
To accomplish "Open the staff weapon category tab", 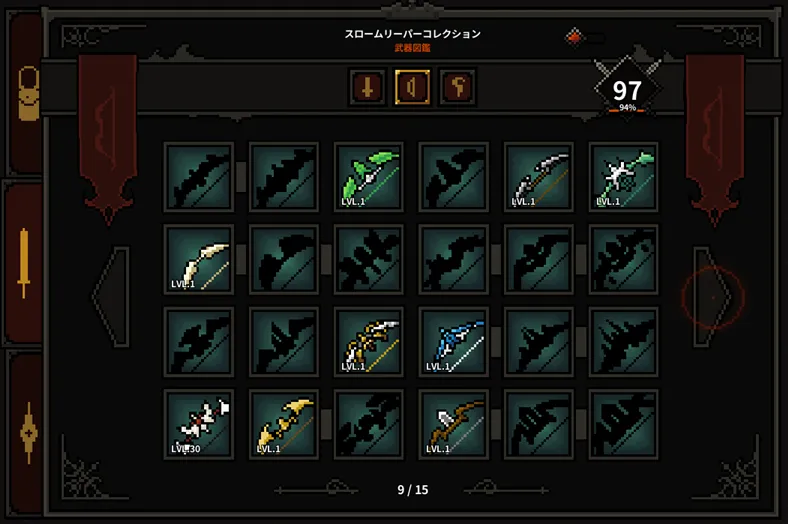I will (x=457, y=88).
